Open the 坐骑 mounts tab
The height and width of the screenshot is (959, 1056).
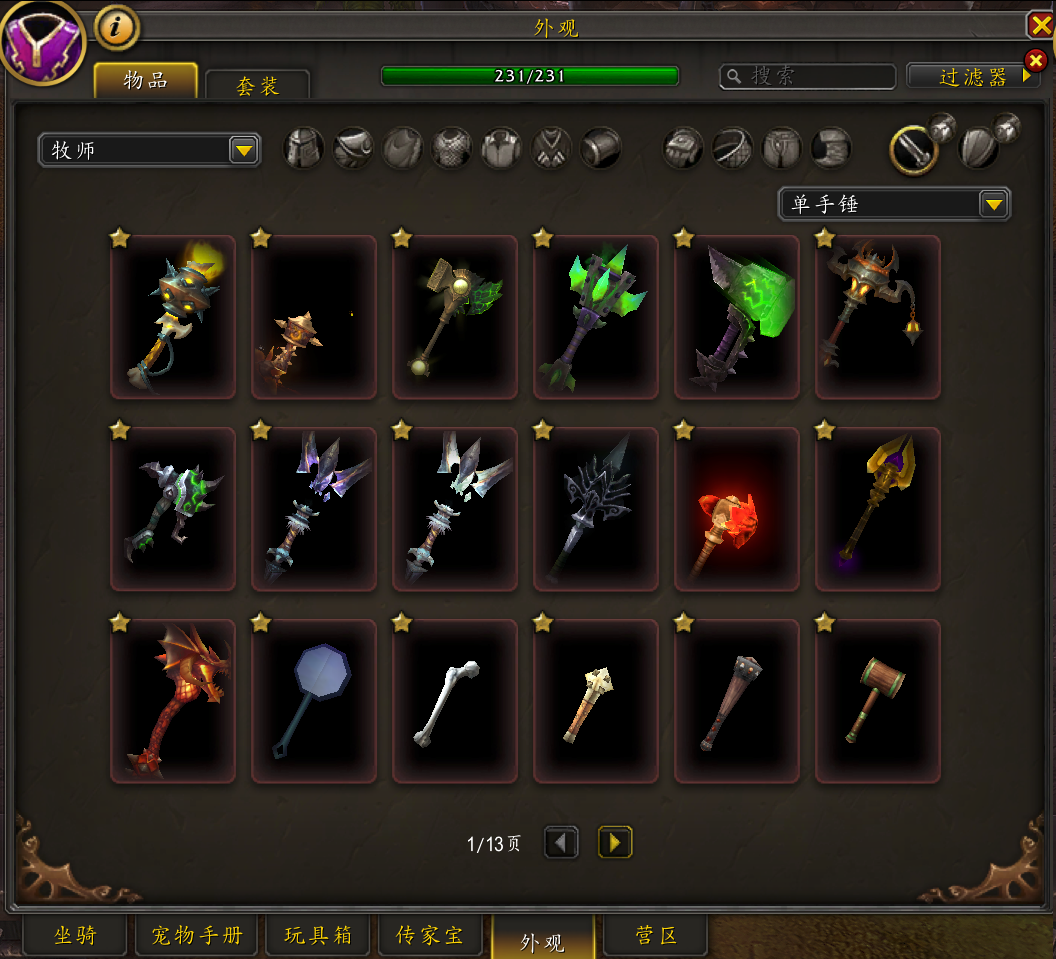76,936
